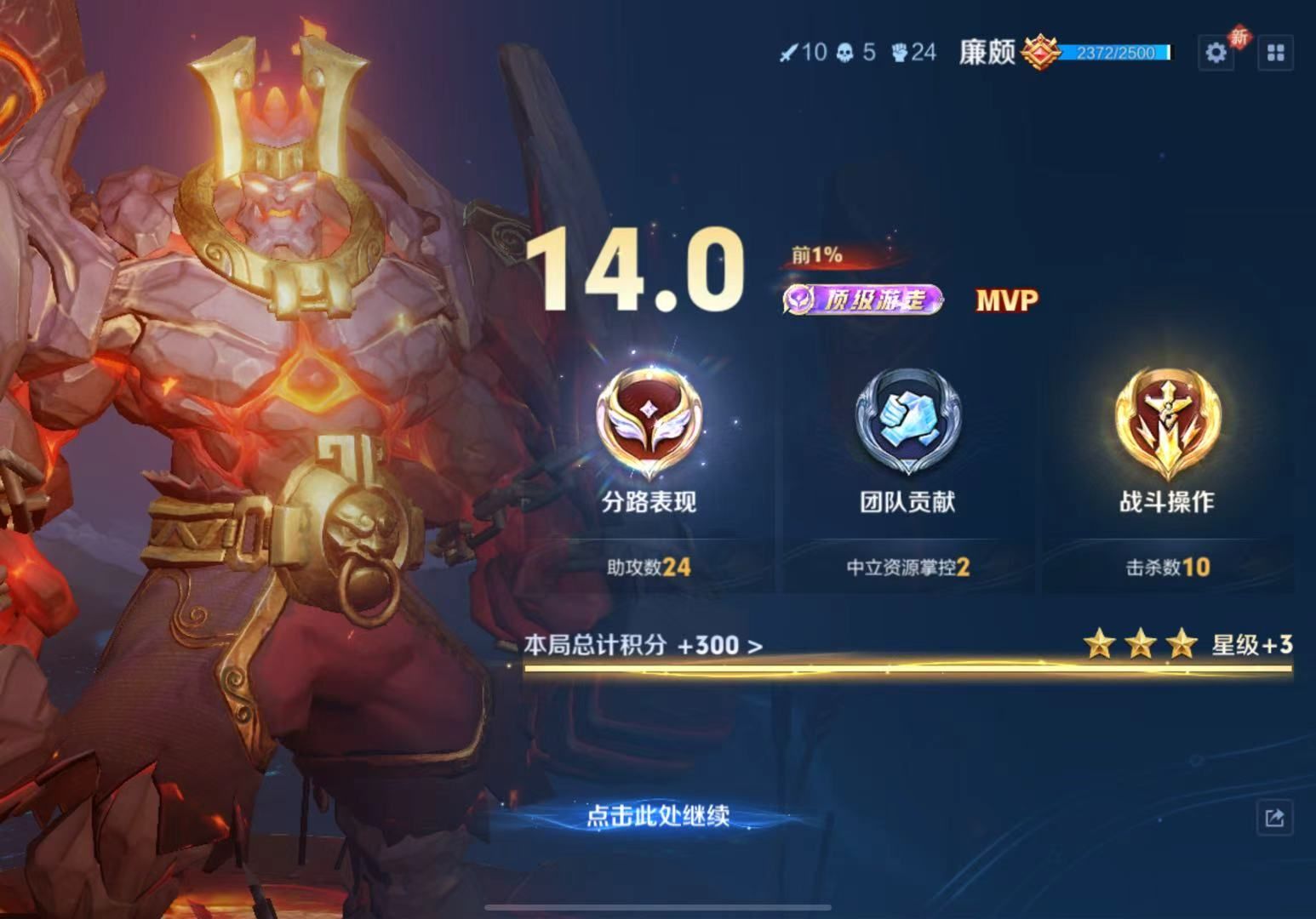
Task: Select the 战斗操作 sword medal
Action: (1167, 423)
